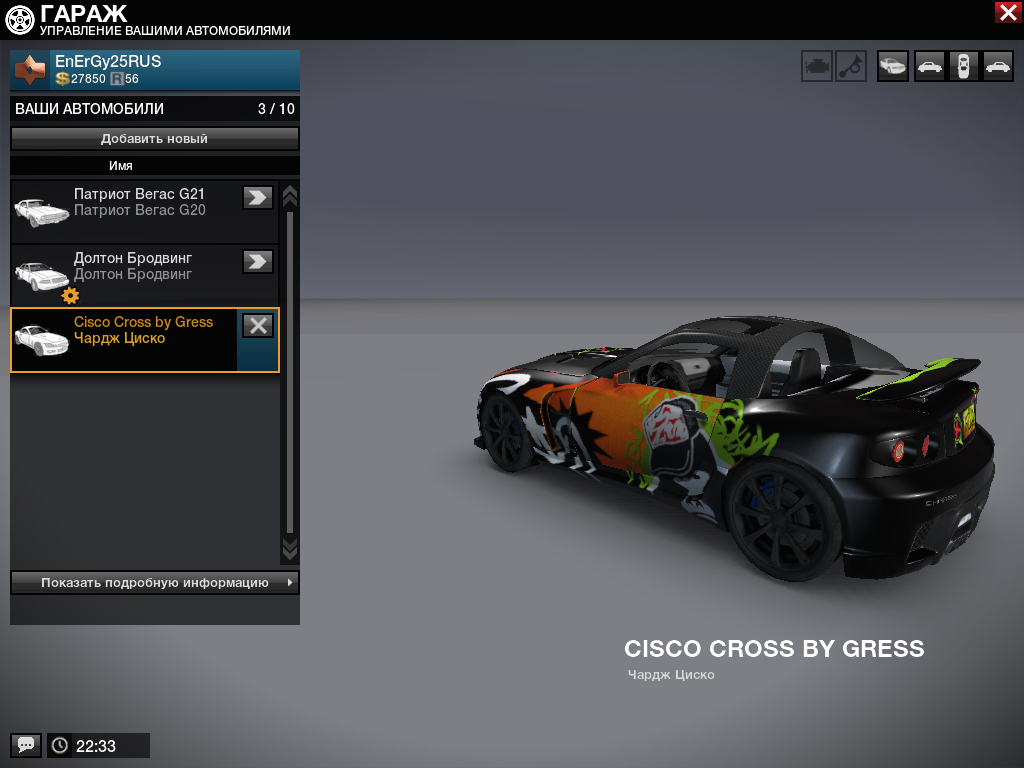Expand 'Показать подробную информацию' details

coord(155,582)
